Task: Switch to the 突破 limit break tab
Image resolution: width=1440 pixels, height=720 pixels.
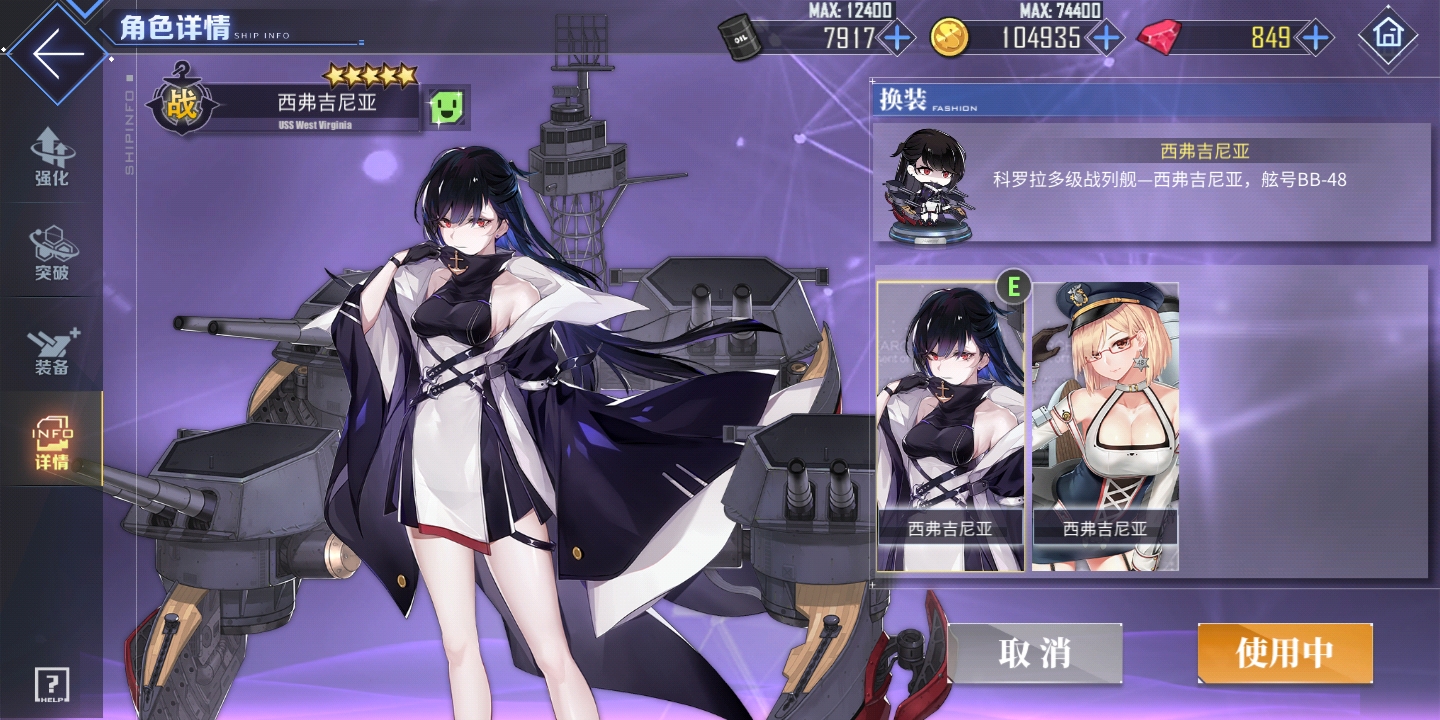Action: (51, 253)
